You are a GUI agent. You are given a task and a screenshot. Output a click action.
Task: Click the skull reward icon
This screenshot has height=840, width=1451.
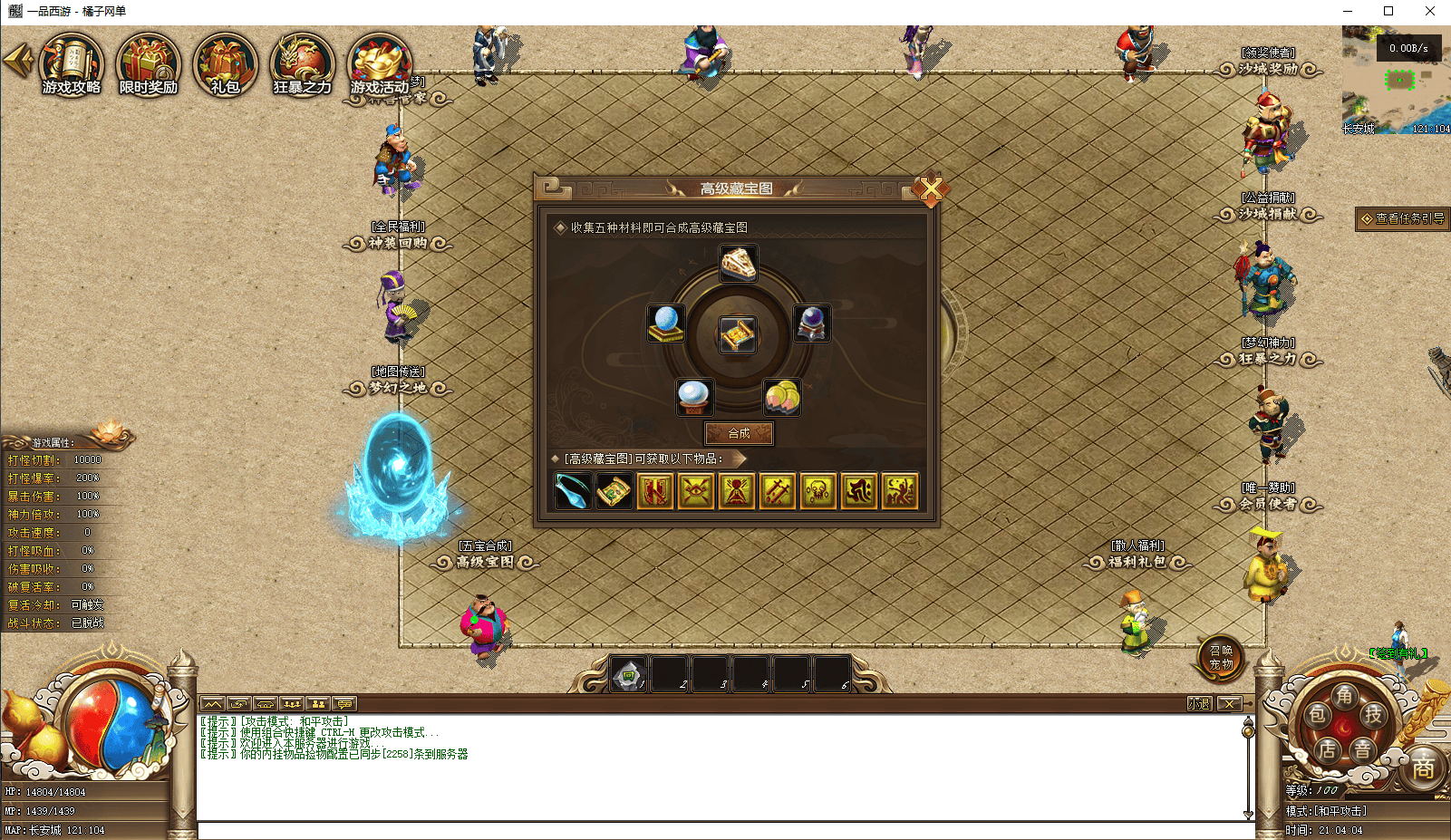click(x=817, y=491)
